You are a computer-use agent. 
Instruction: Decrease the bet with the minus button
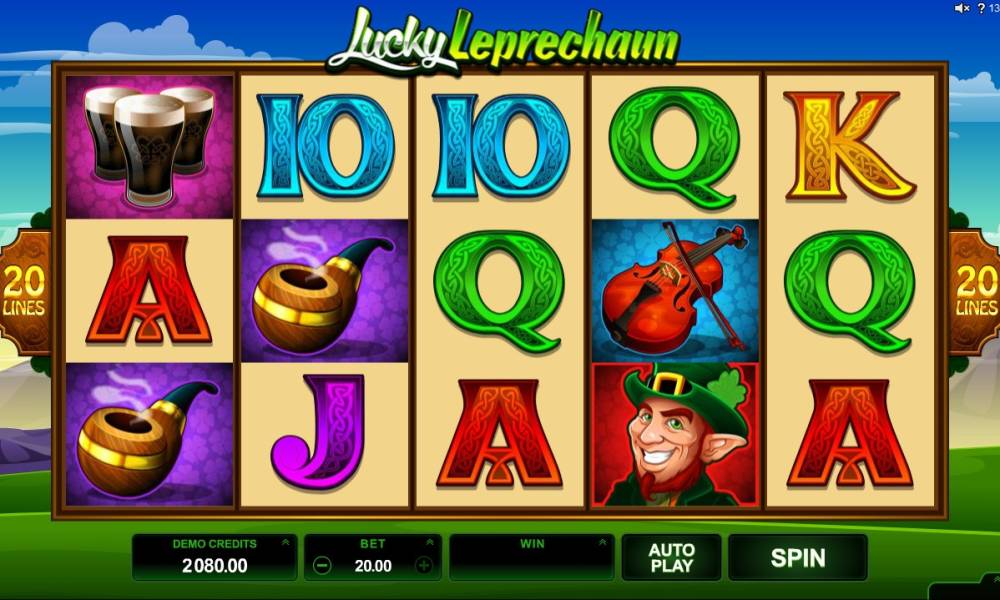click(x=322, y=565)
